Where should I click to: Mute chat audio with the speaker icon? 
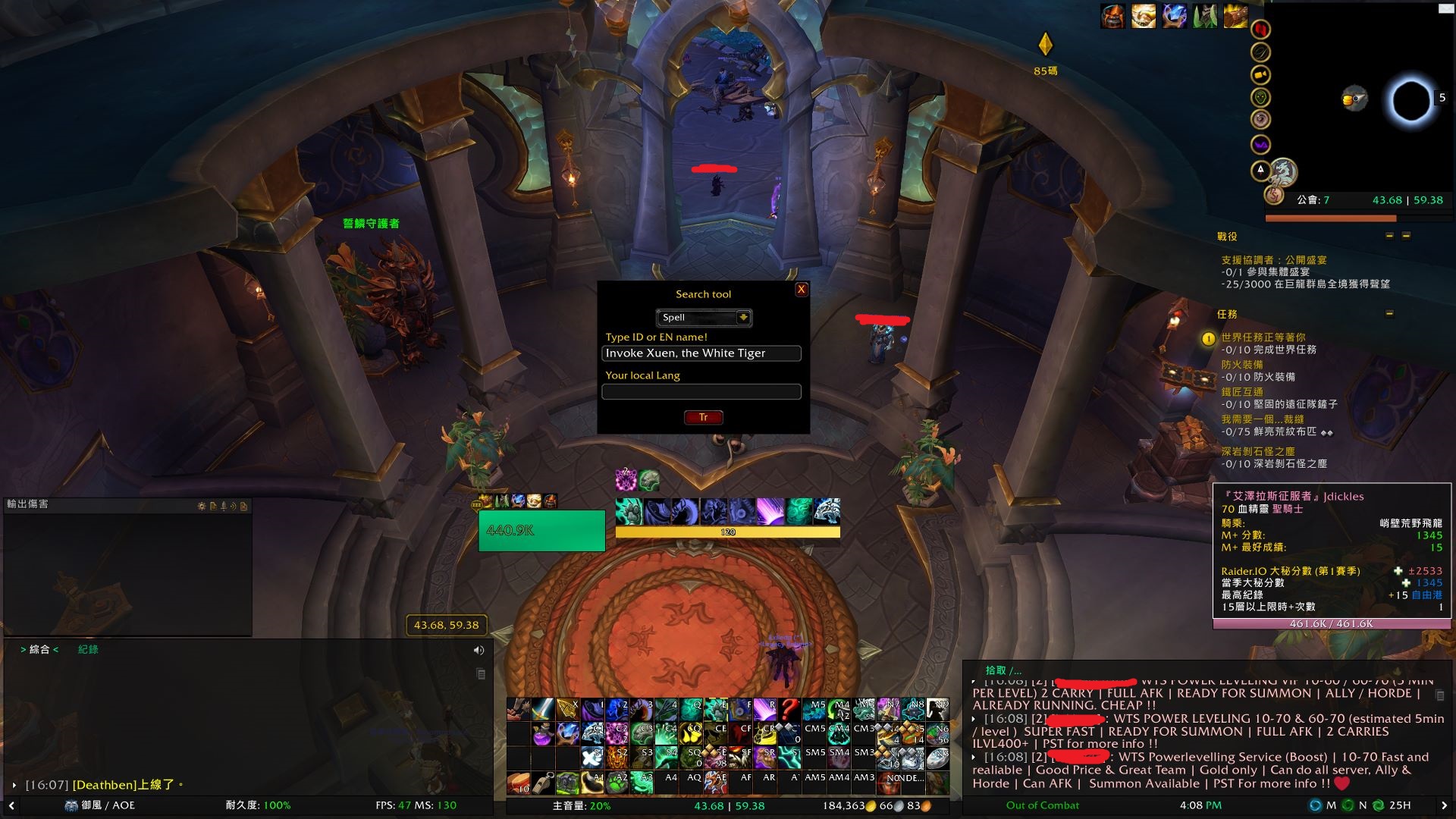click(x=478, y=649)
